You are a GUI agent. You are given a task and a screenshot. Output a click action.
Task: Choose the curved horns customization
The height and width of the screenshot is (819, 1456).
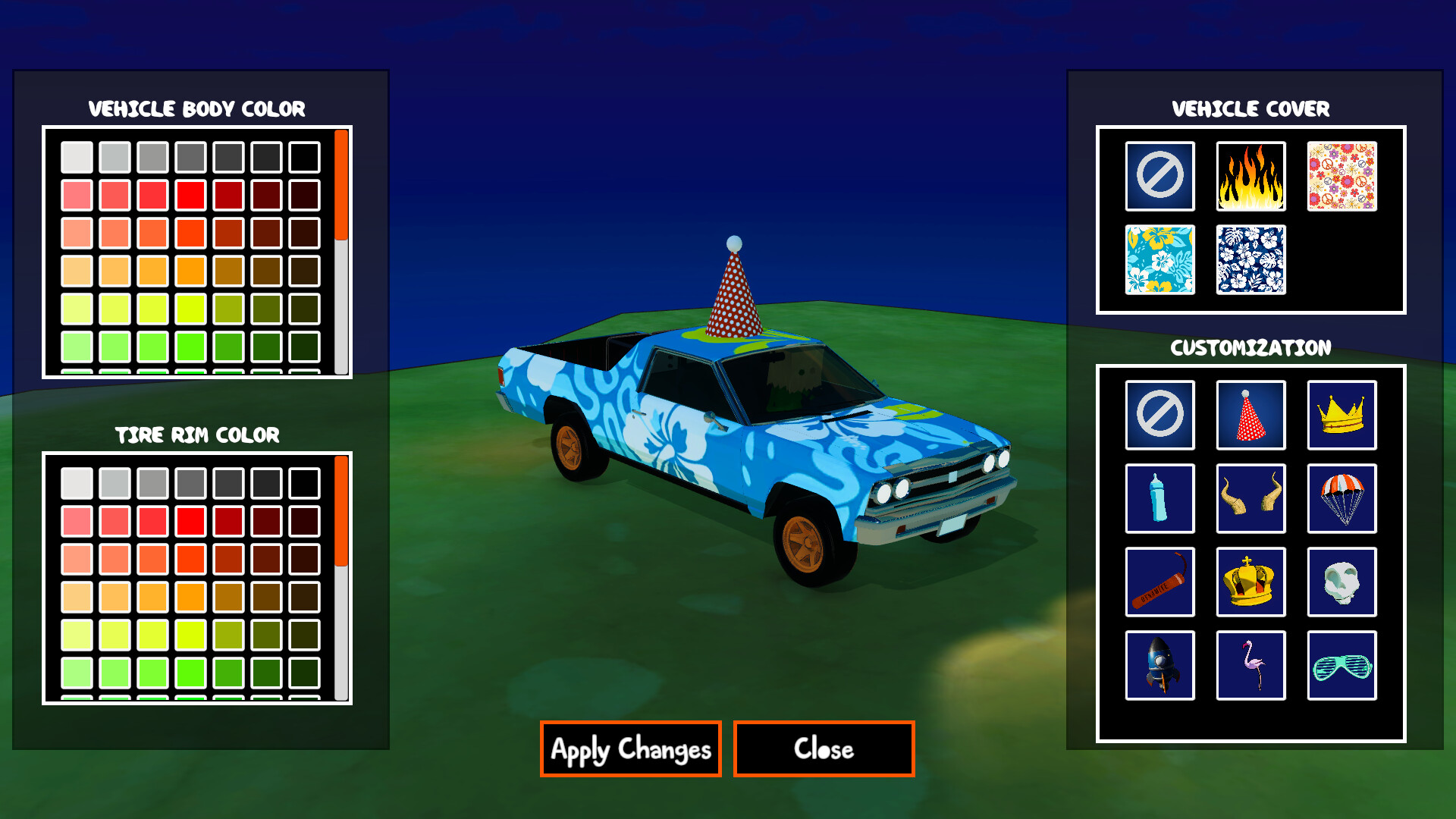[x=1250, y=499]
